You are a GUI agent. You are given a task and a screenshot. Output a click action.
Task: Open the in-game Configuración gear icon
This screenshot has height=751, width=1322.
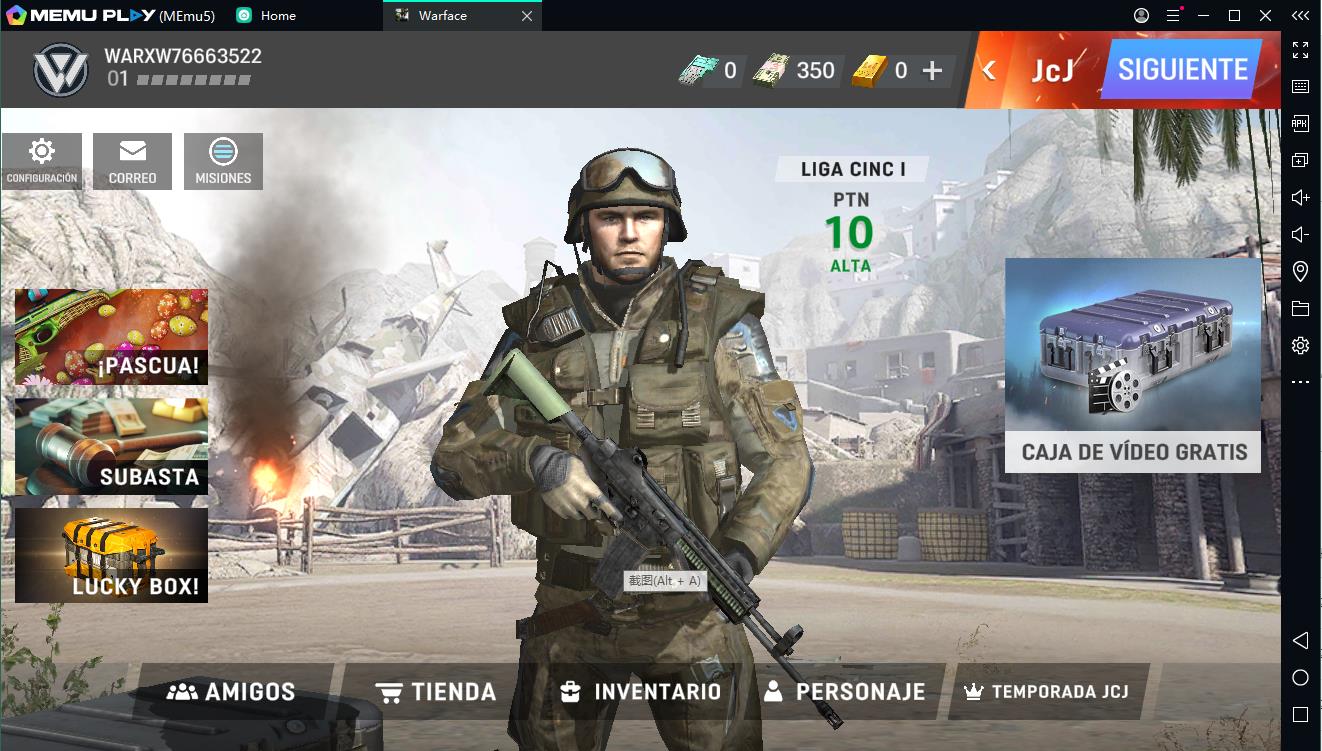pos(40,160)
